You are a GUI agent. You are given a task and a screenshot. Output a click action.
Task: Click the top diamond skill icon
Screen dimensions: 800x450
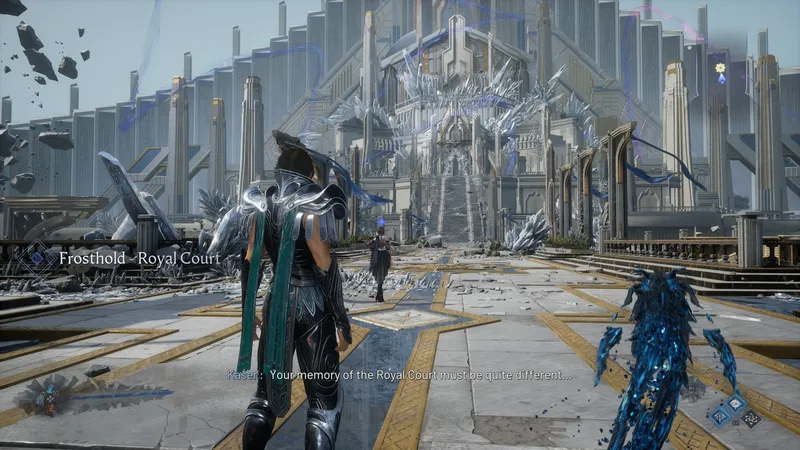pyautogui.click(x=734, y=402)
